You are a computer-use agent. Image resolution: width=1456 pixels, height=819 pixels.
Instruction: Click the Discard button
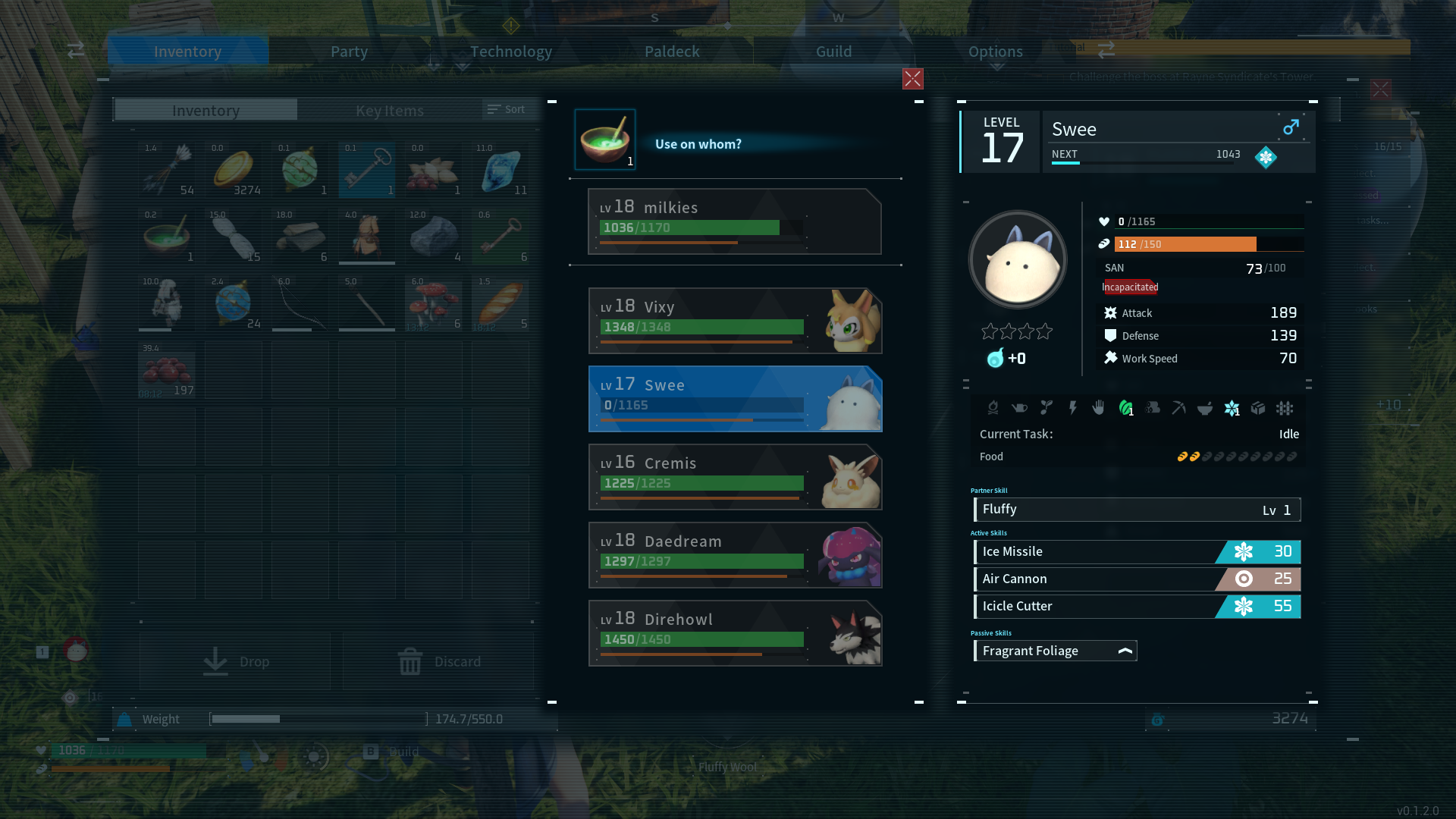(438, 661)
